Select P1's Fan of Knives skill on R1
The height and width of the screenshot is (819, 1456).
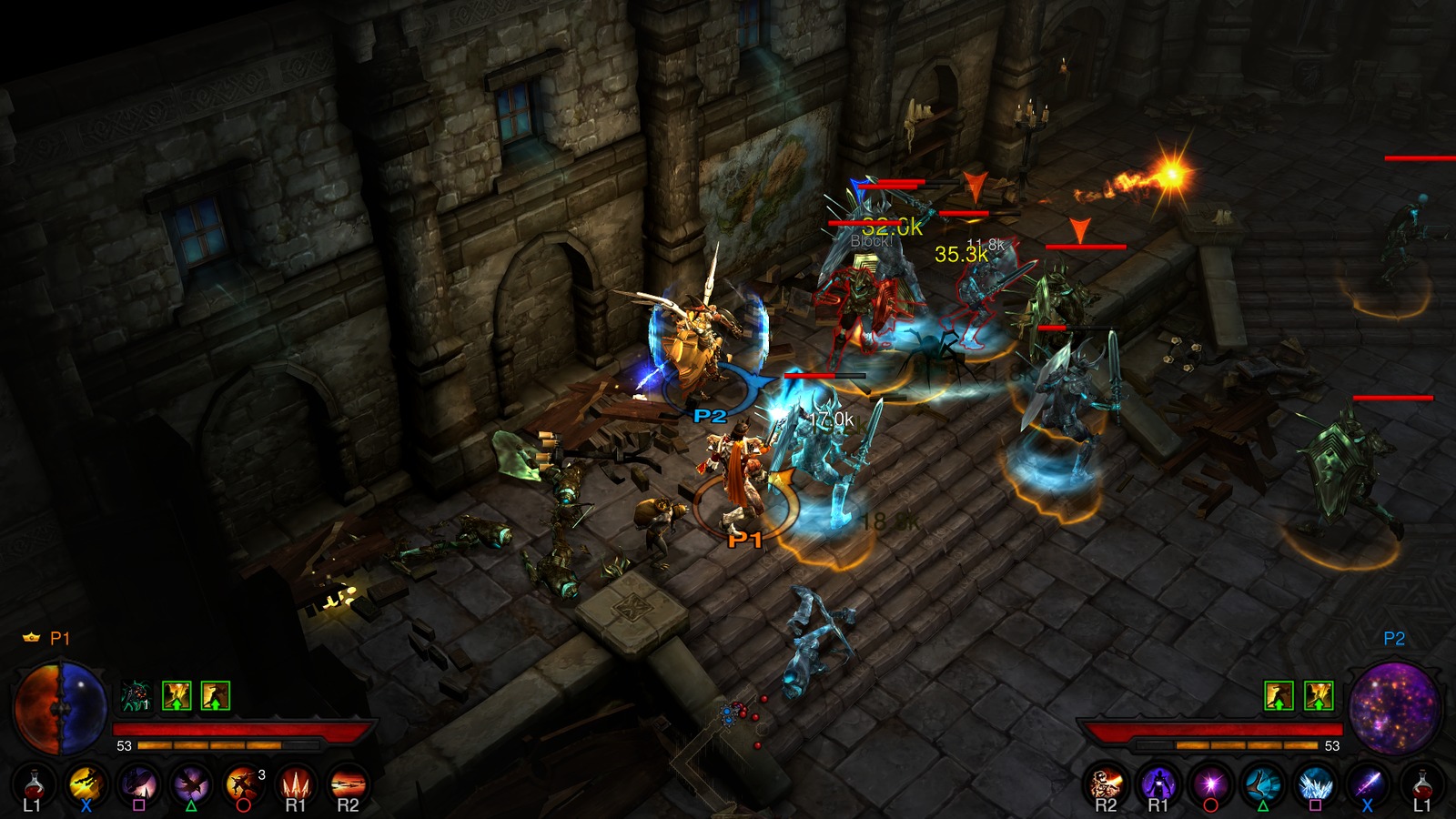296,784
